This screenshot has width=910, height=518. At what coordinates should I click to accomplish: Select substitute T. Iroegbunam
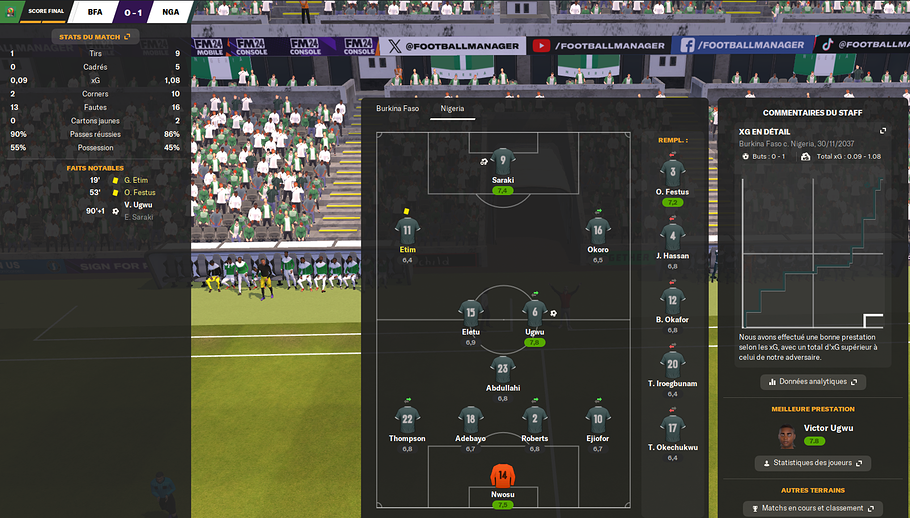673,364
